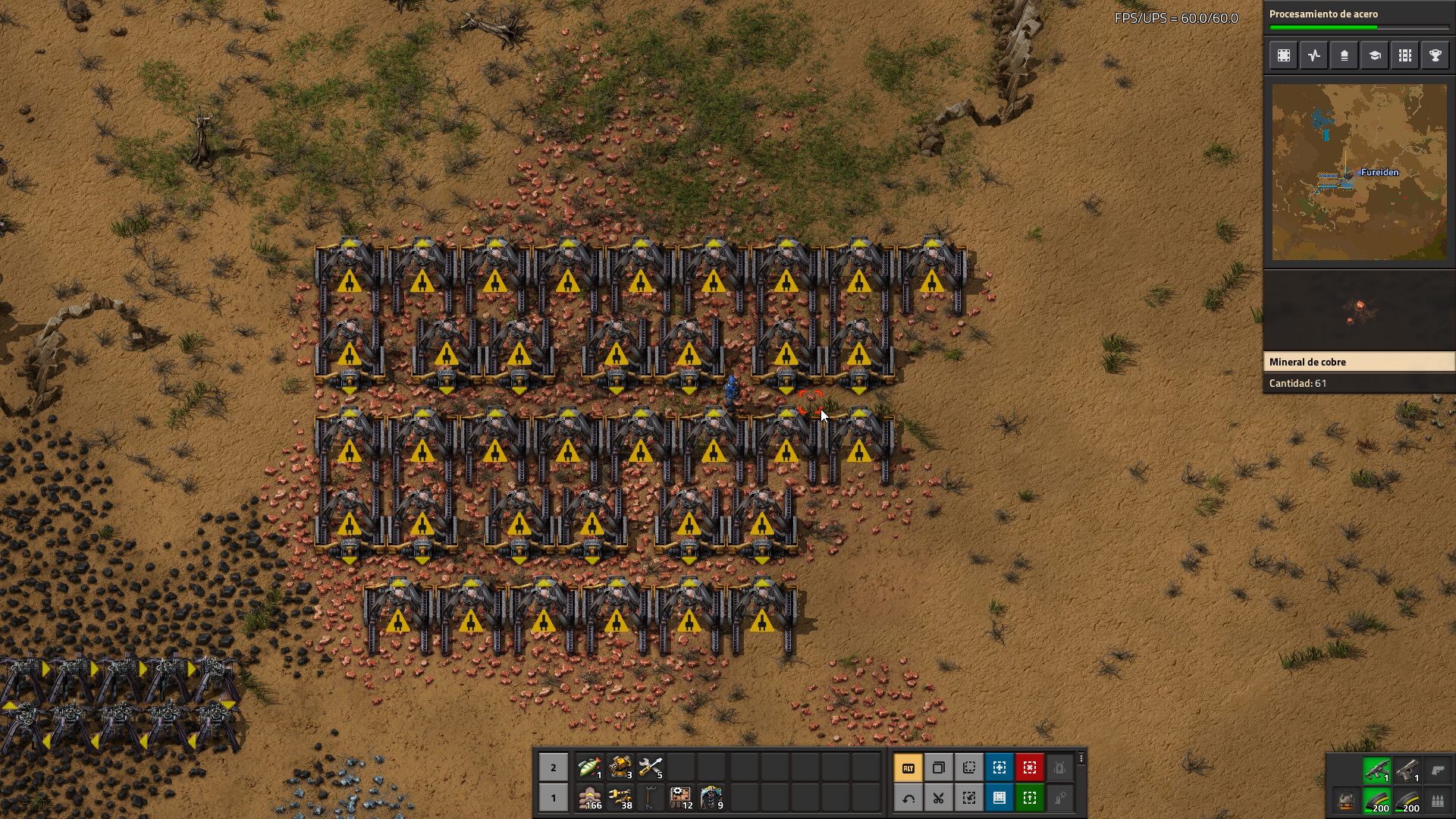The height and width of the screenshot is (819, 1456).
Task: Switch to quickbar row button 2
Action: [554, 767]
